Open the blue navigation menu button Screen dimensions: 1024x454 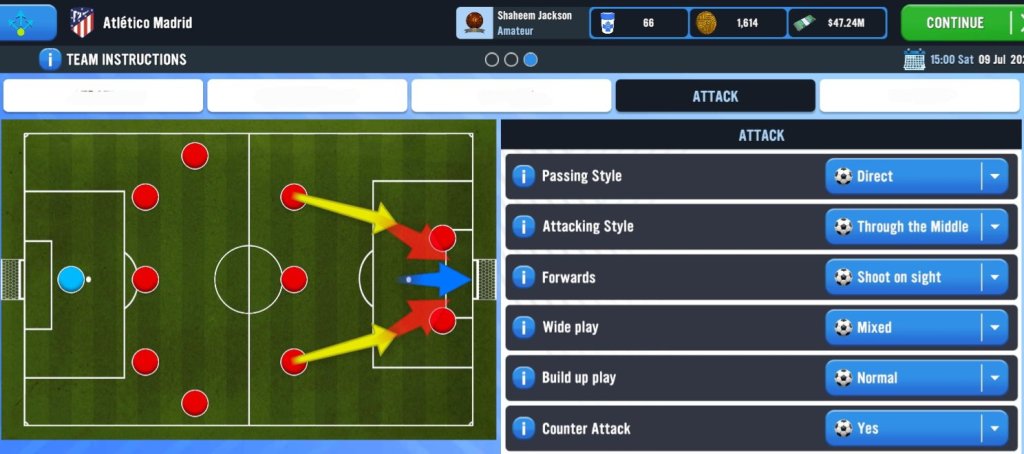pyautogui.click(x=27, y=20)
